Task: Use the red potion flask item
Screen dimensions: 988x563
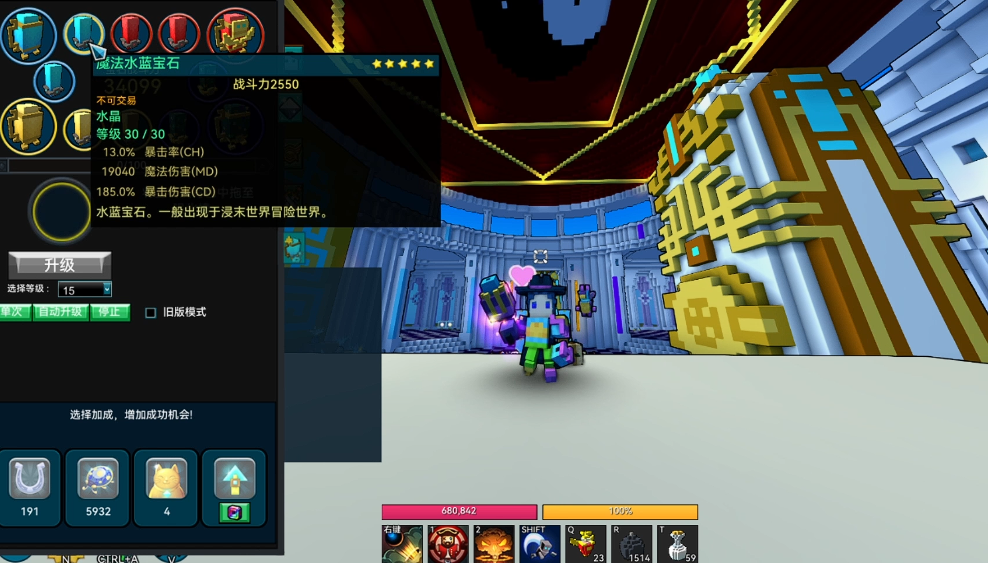Action: 586,544
